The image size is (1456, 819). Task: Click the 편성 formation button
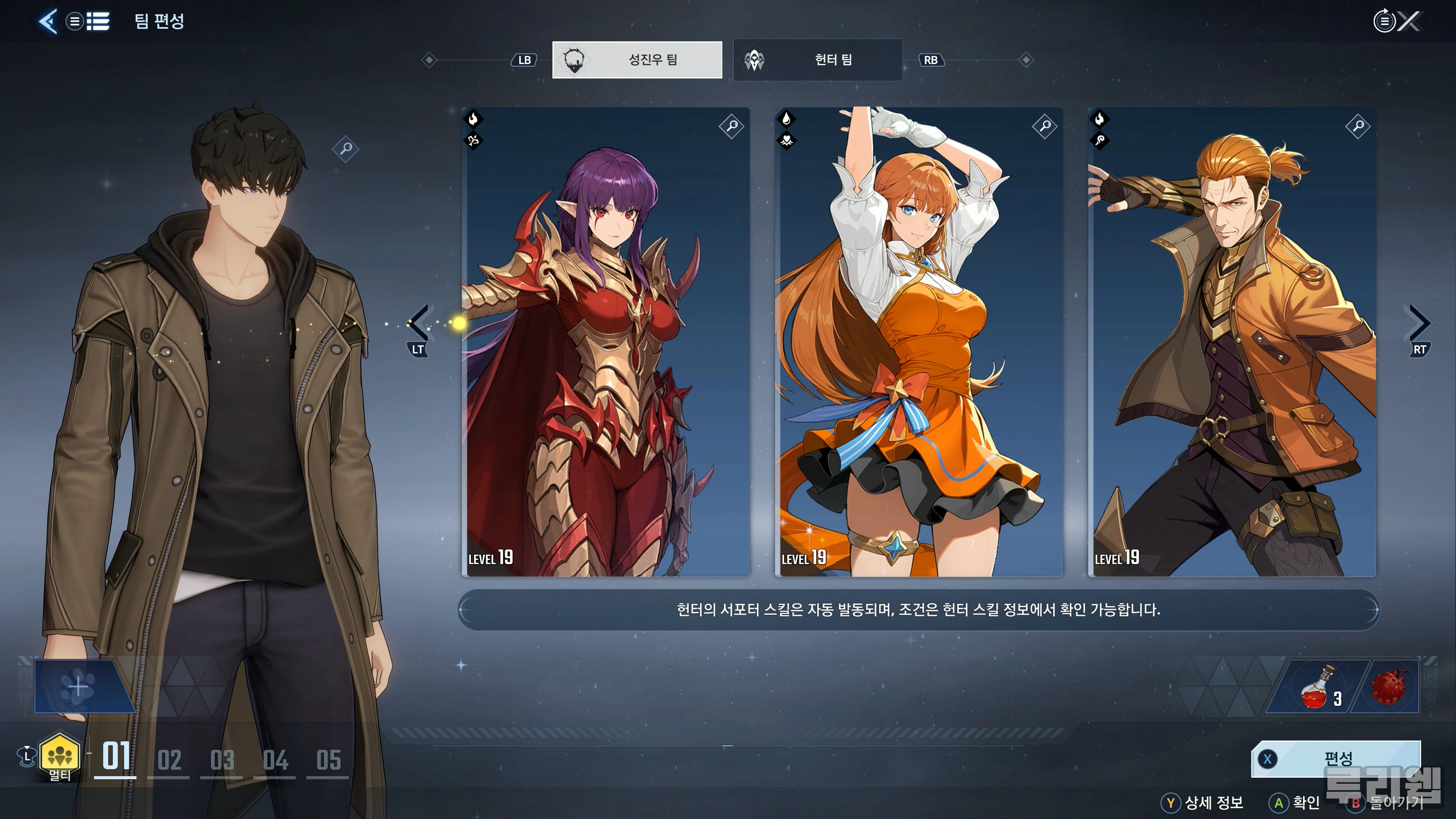pos(1336,758)
